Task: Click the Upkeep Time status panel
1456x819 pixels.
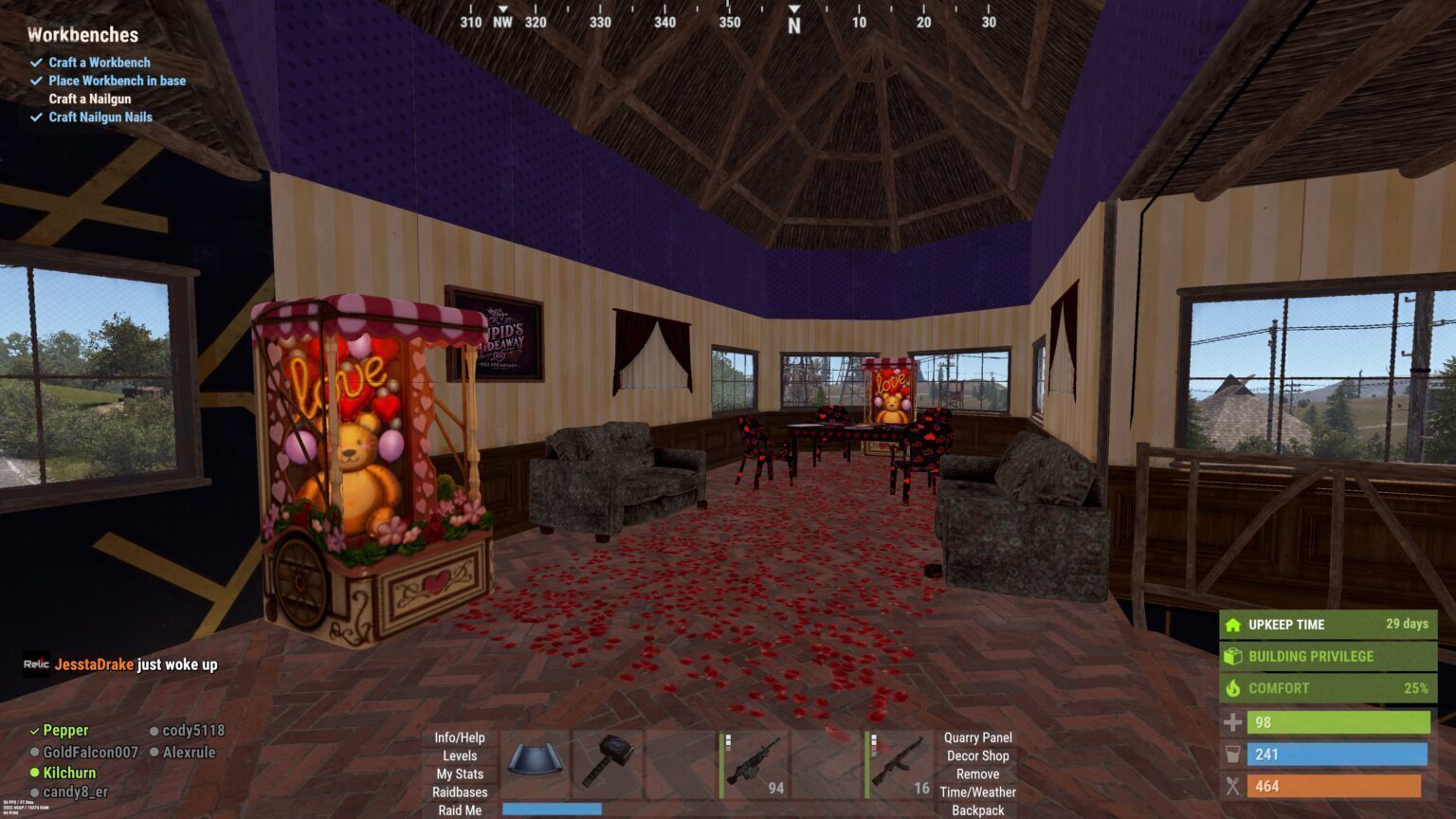Action: (x=1327, y=624)
